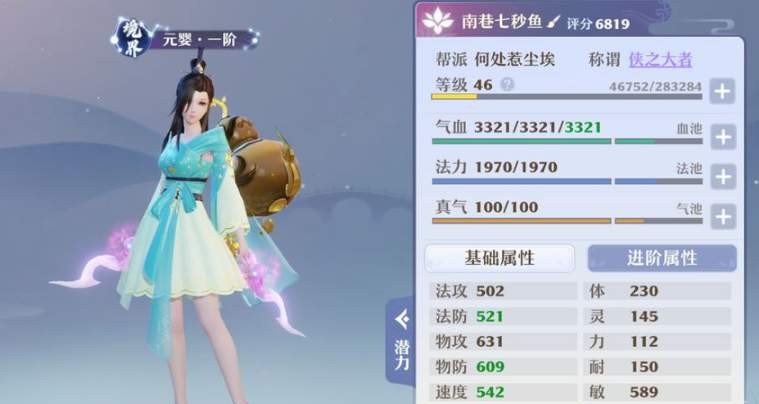The height and width of the screenshot is (404, 759).
Task: Select the plus button next to 真气 气池
Action: (722, 215)
